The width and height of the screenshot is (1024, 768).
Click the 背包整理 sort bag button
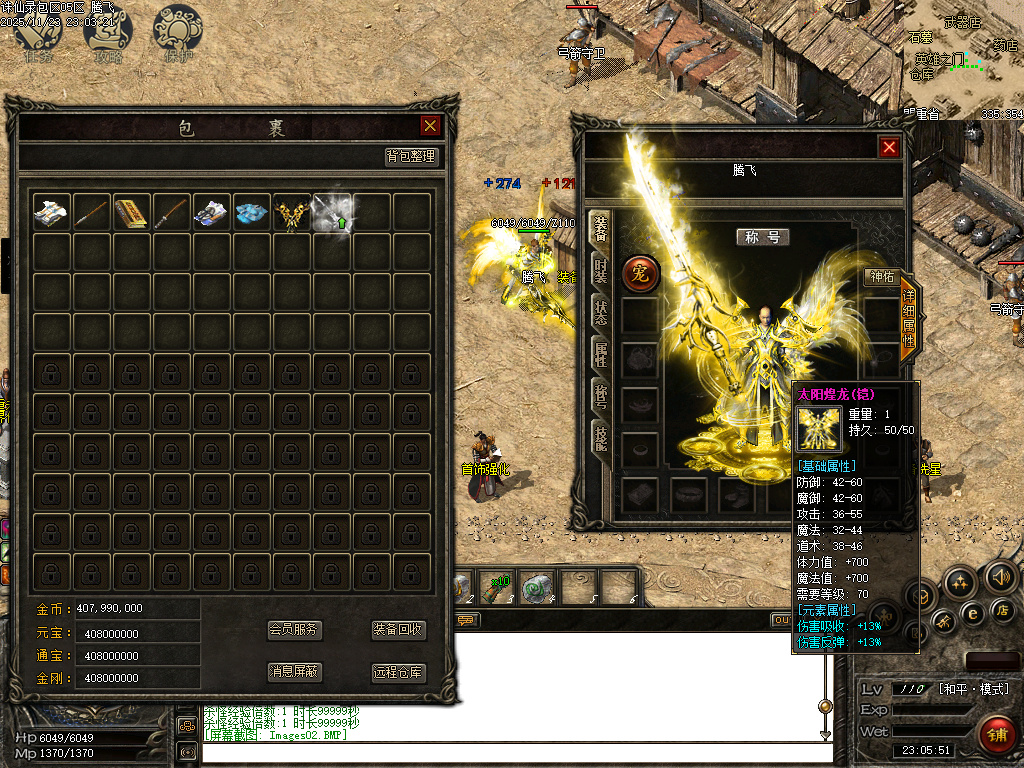[411, 157]
